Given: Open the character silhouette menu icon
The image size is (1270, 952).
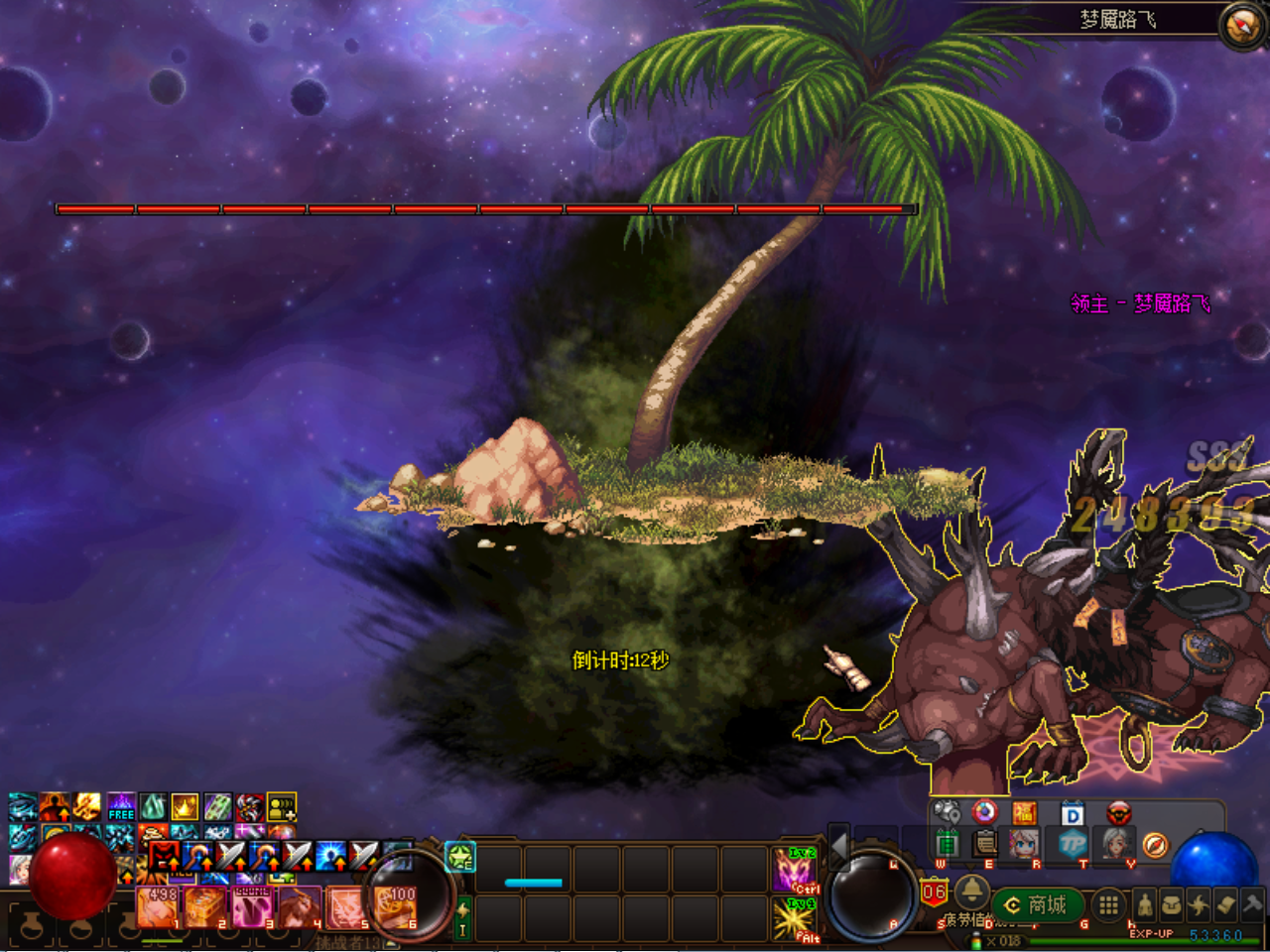Looking at the screenshot, I should coord(1146,904).
